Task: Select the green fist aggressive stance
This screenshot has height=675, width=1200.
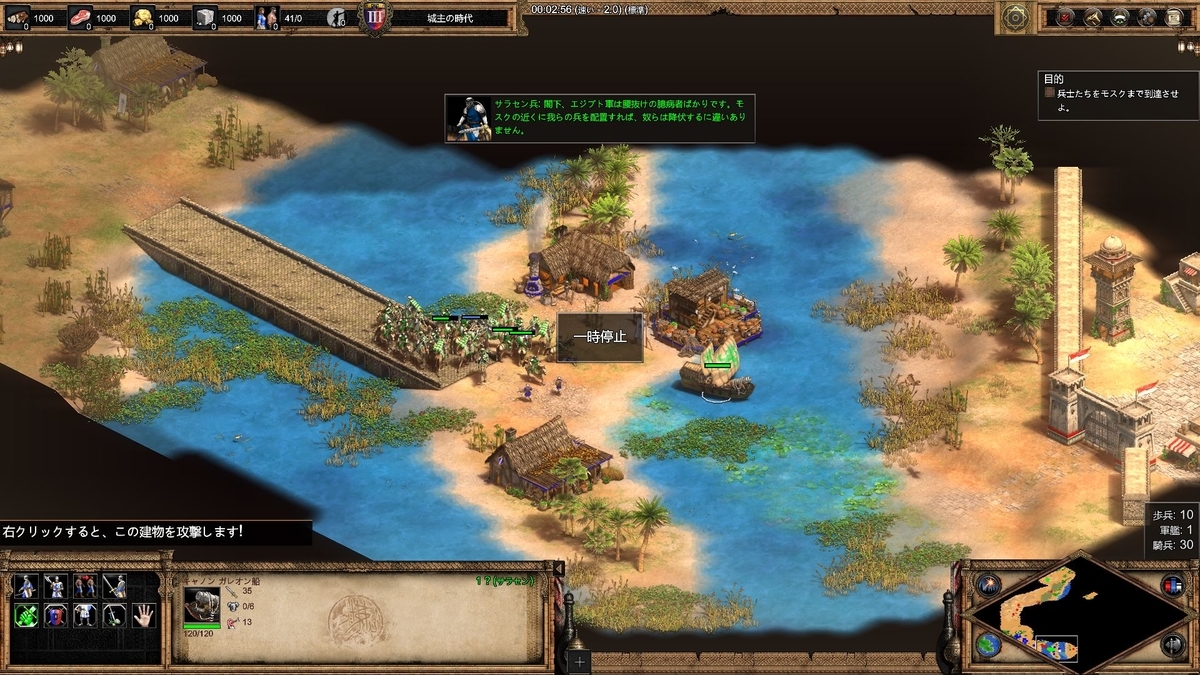Action: click(x=26, y=615)
